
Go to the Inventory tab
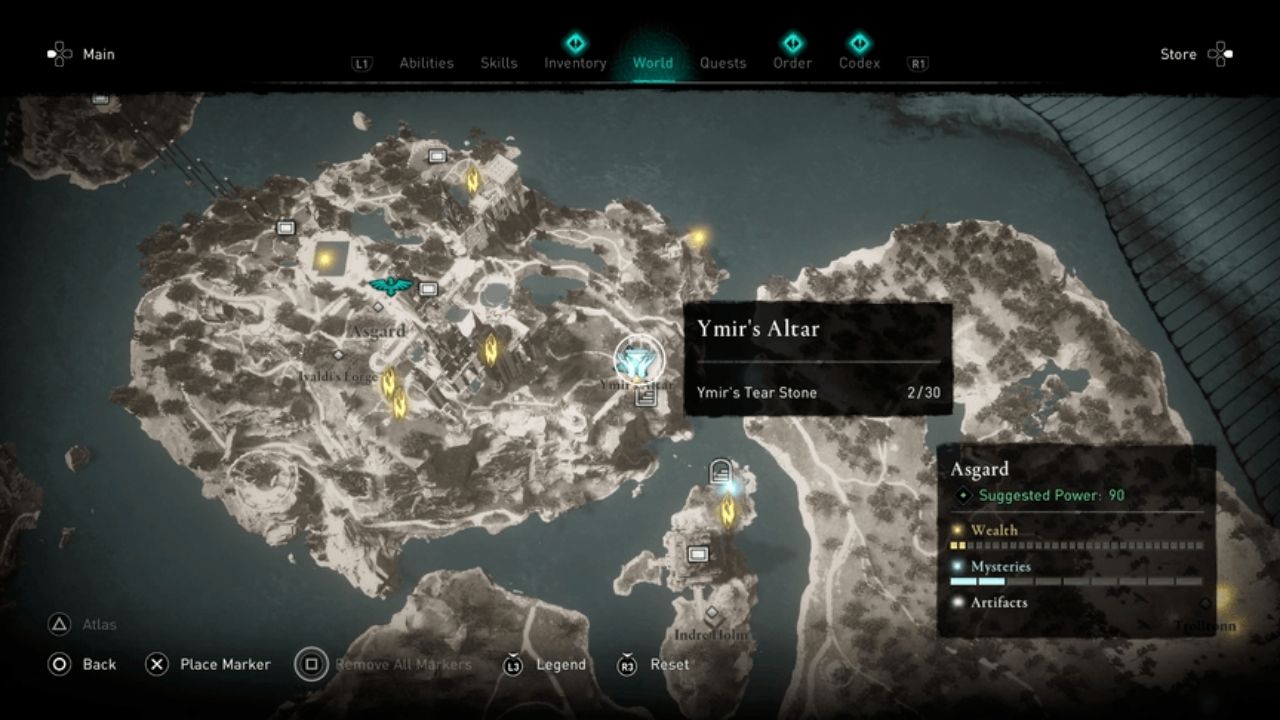(x=575, y=63)
